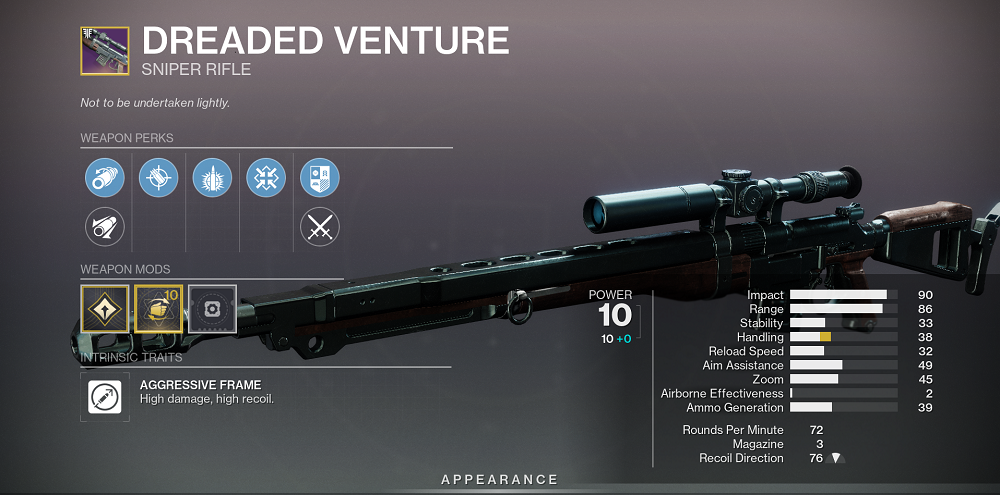Image resolution: width=1000 pixels, height=495 pixels.
Task: Select the top barrel perk in the first column
Action: click(104, 178)
